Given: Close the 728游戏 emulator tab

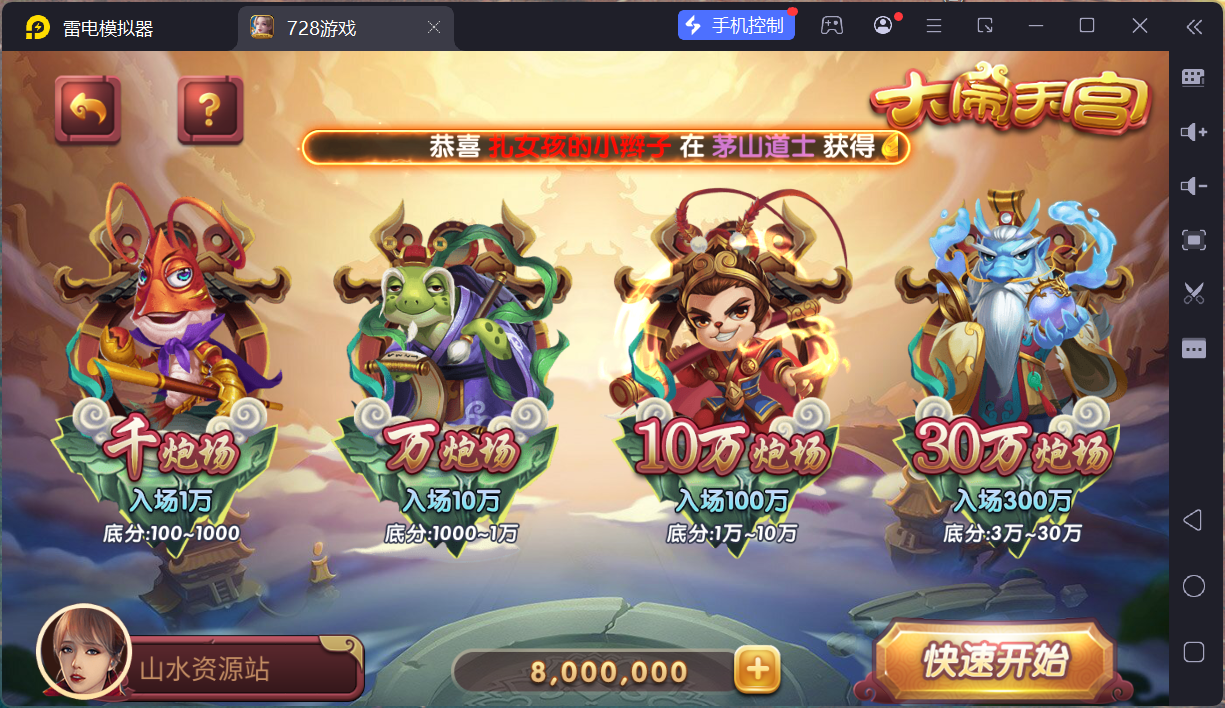Looking at the screenshot, I should (434, 28).
